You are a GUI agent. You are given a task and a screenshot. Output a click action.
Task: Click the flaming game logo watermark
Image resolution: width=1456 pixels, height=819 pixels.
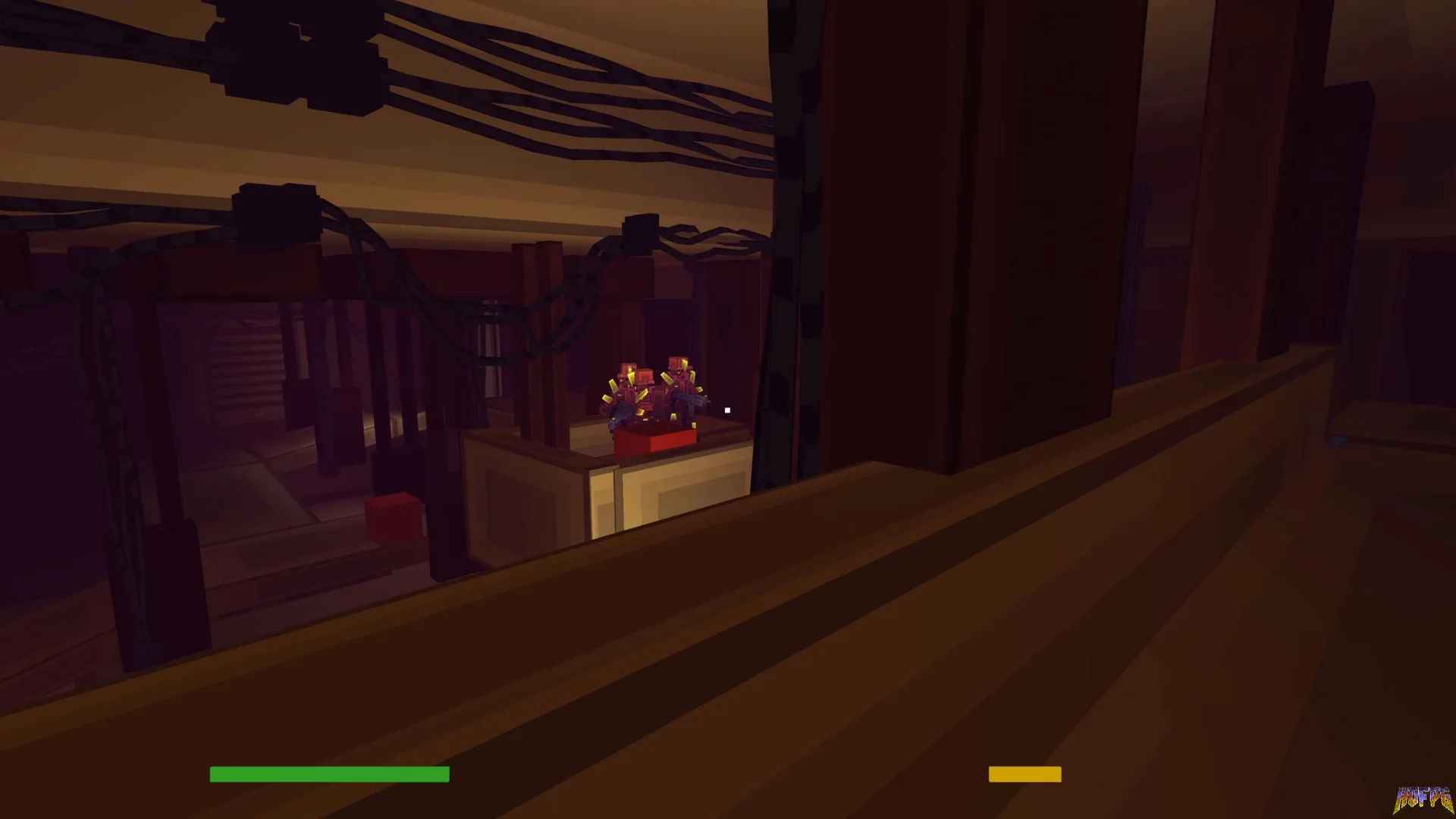[x=1426, y=799]
